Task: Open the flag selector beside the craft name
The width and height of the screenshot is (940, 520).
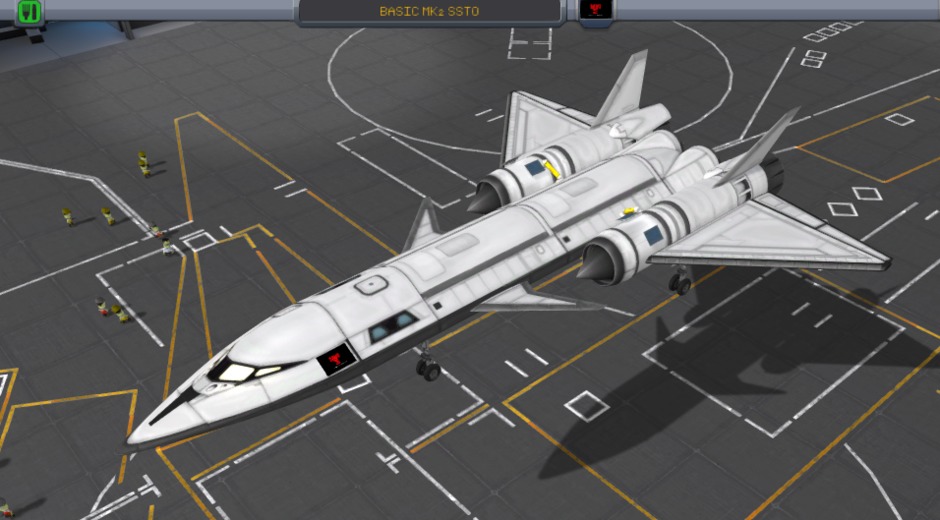Action: coord(597,11)
